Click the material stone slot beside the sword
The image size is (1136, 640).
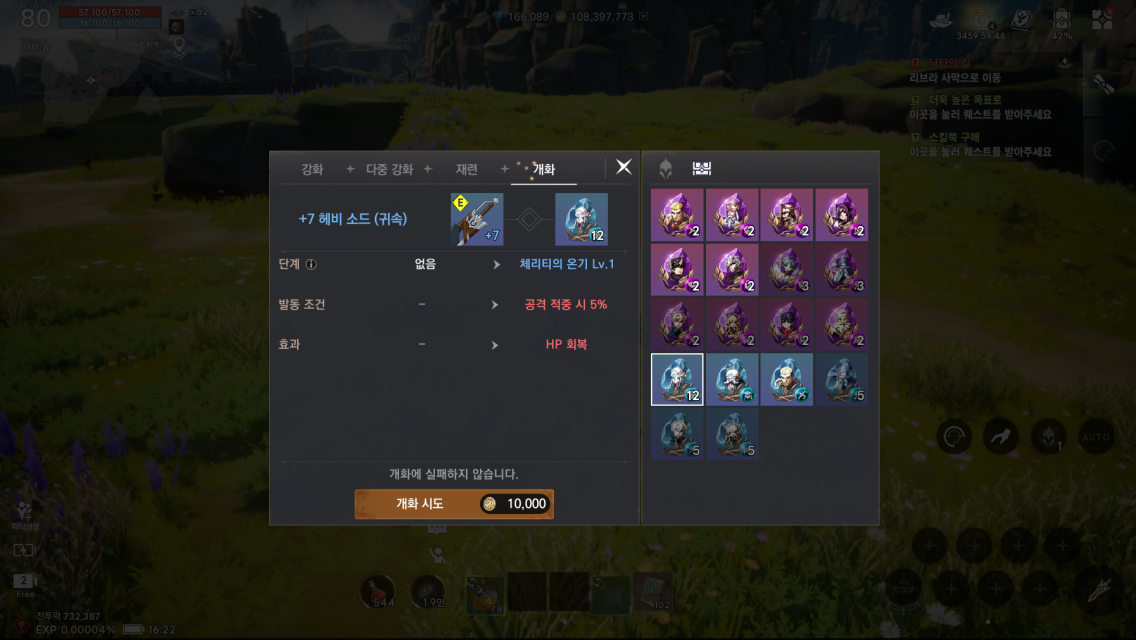pyautogui.click(x=581, y=219)
